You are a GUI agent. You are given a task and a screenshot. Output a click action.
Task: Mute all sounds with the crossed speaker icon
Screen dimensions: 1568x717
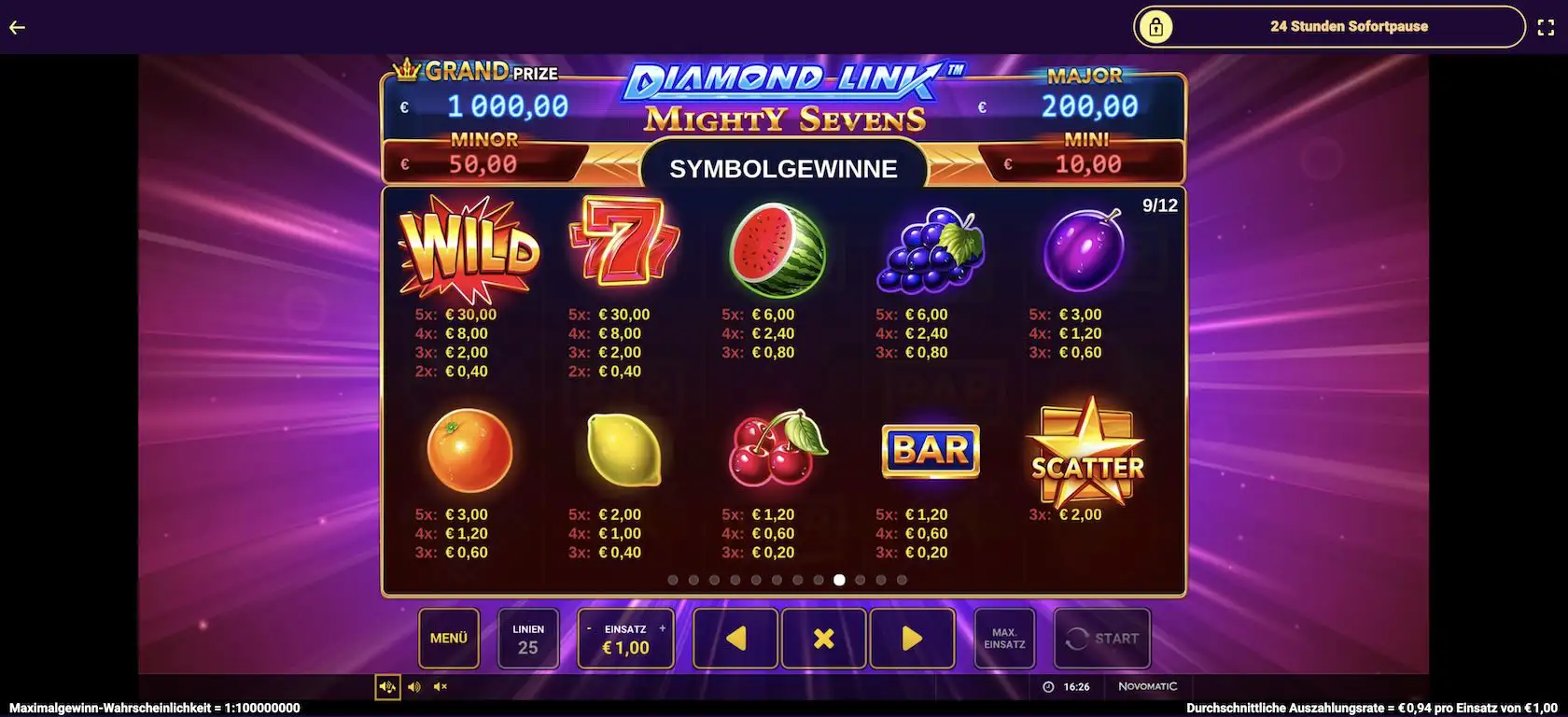pyautogui.click(x=441, y=686)
